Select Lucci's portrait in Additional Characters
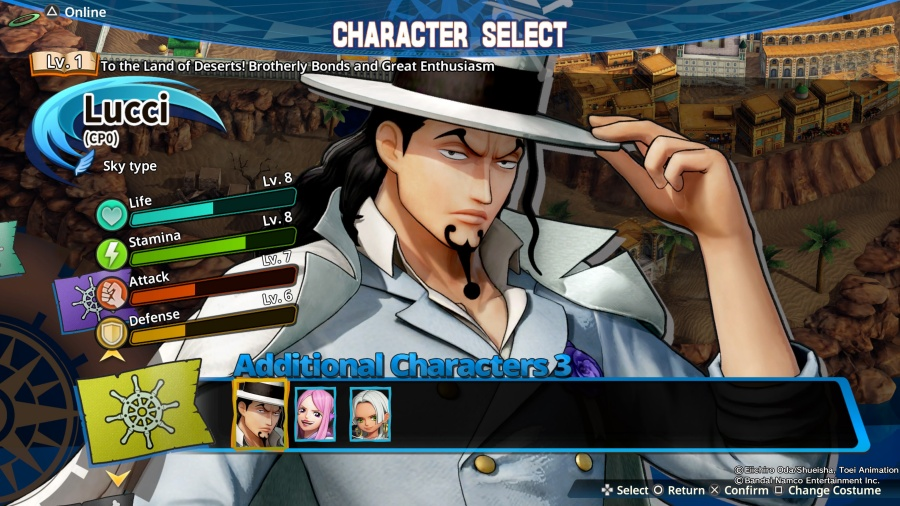The image size is (900, 506). pyautogui.click(x=259, y=413)
